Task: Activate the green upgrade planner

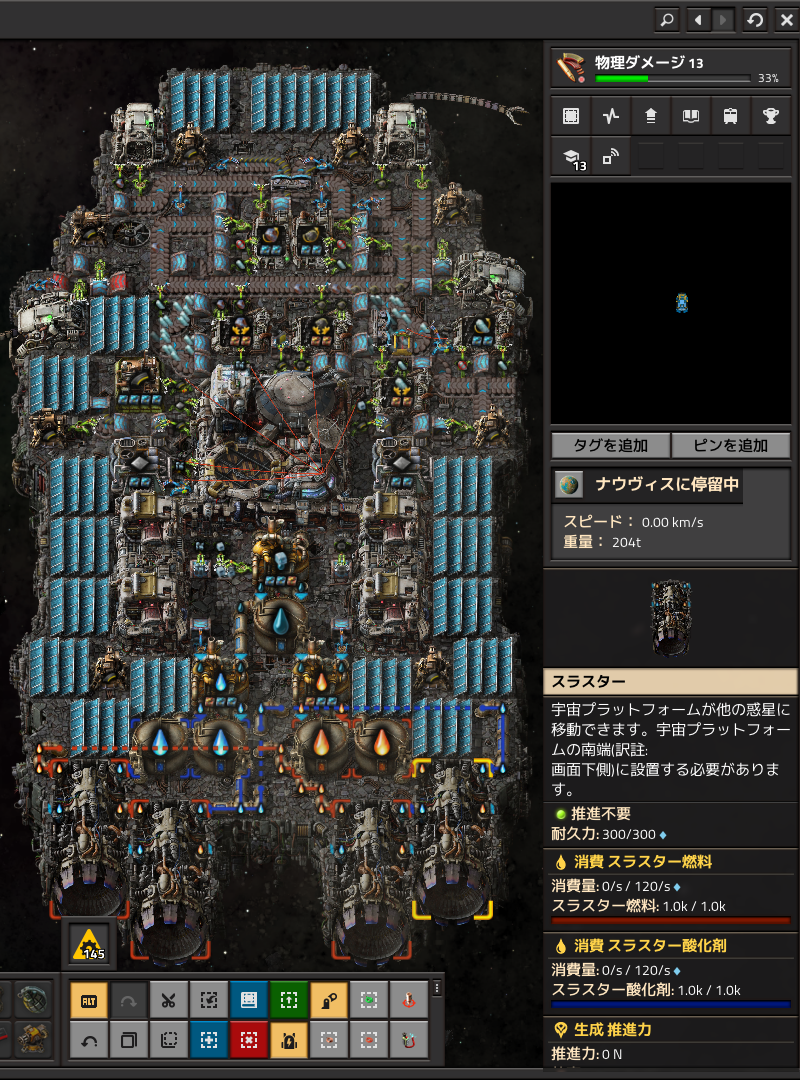Action: [289, 999]
